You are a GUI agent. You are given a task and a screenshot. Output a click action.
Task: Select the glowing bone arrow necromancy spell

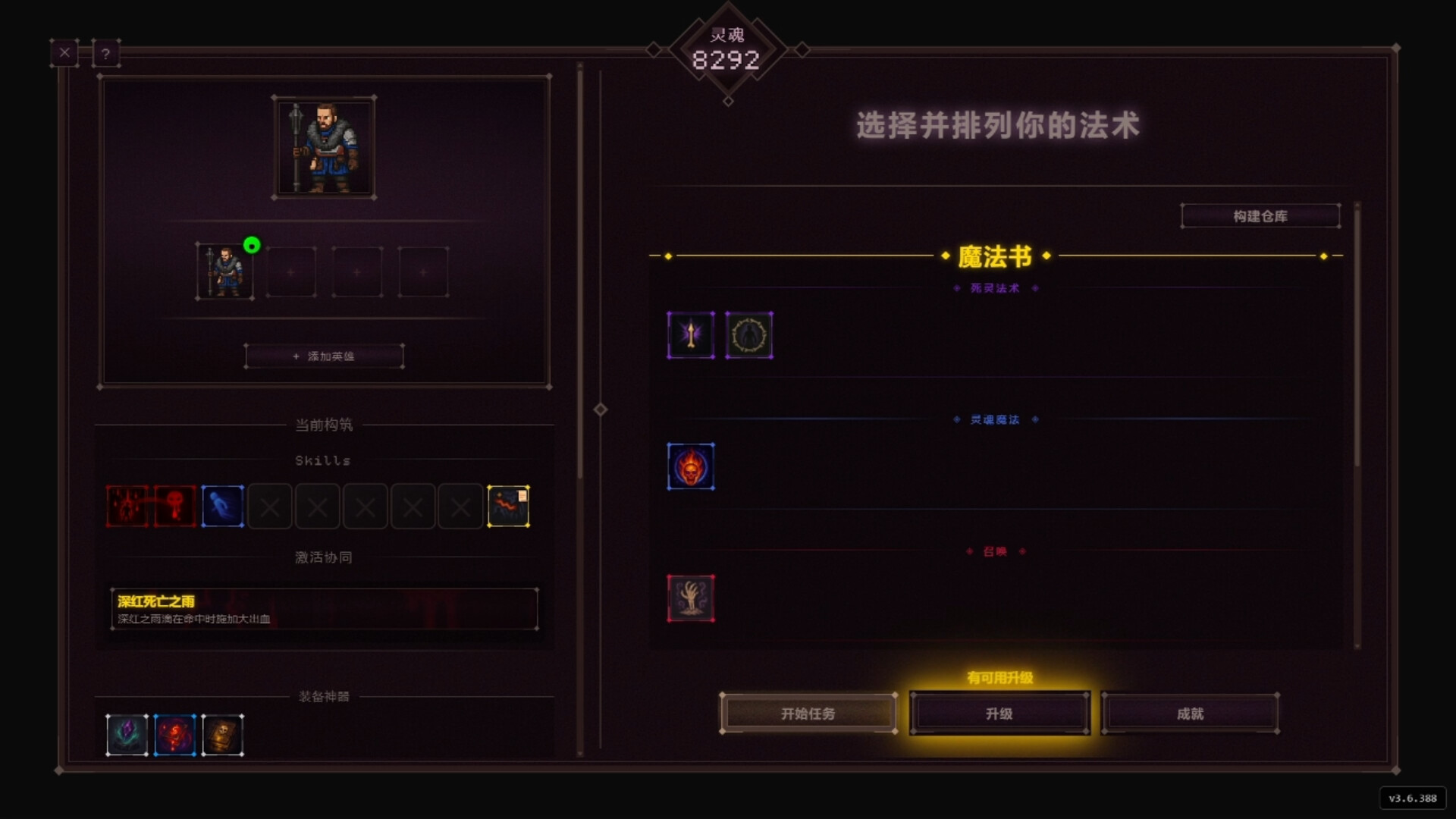click(691, 334)
